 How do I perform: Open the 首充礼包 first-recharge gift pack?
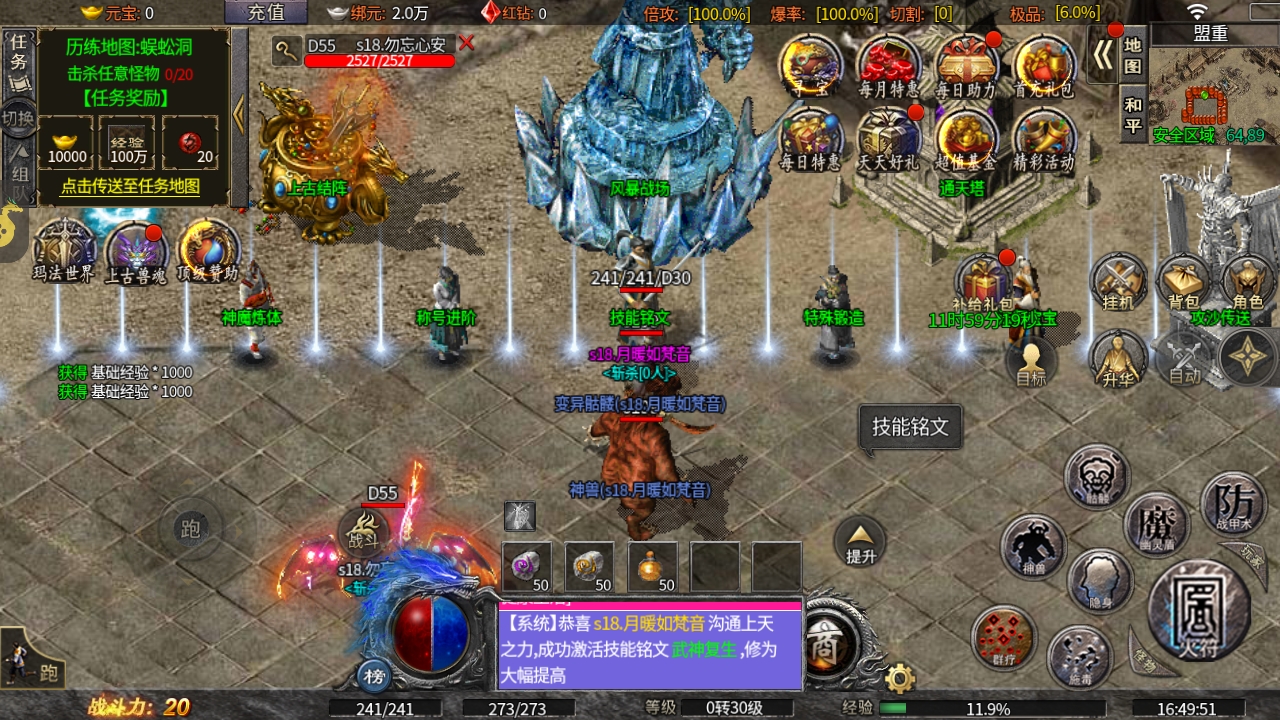point(1043,65)
